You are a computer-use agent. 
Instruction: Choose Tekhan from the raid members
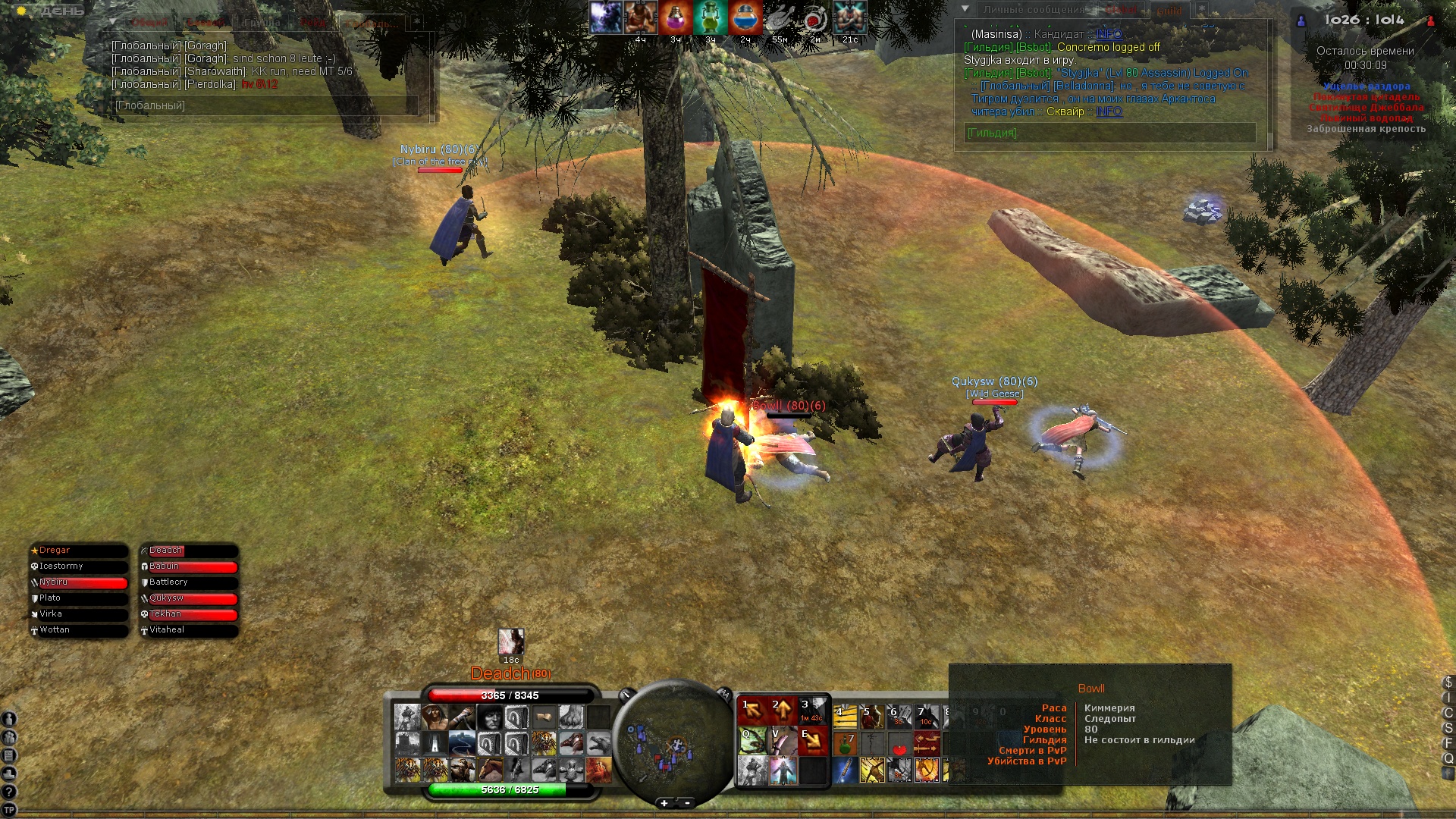[x=189, y=614]
